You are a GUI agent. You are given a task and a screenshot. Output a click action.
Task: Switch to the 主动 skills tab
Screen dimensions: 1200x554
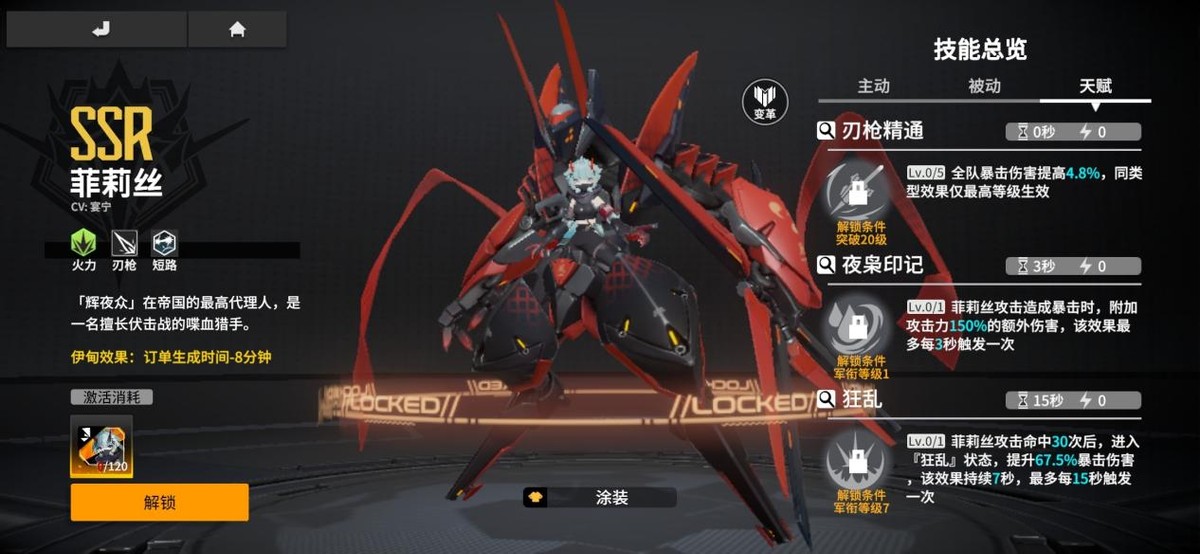(x=873, y=86)
